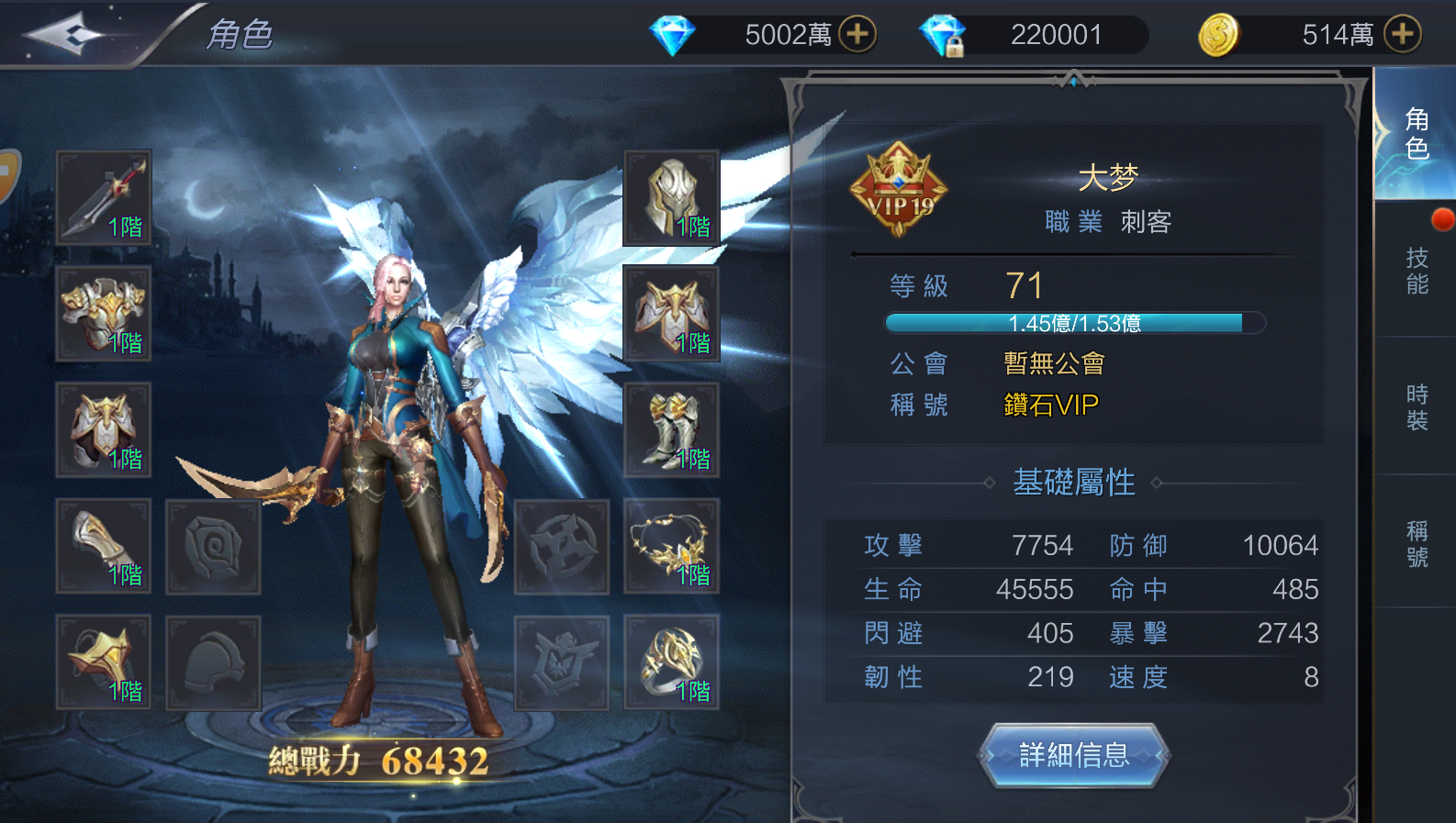
Task: Select the 角色 character tab
Action: tap(1417, 134)
